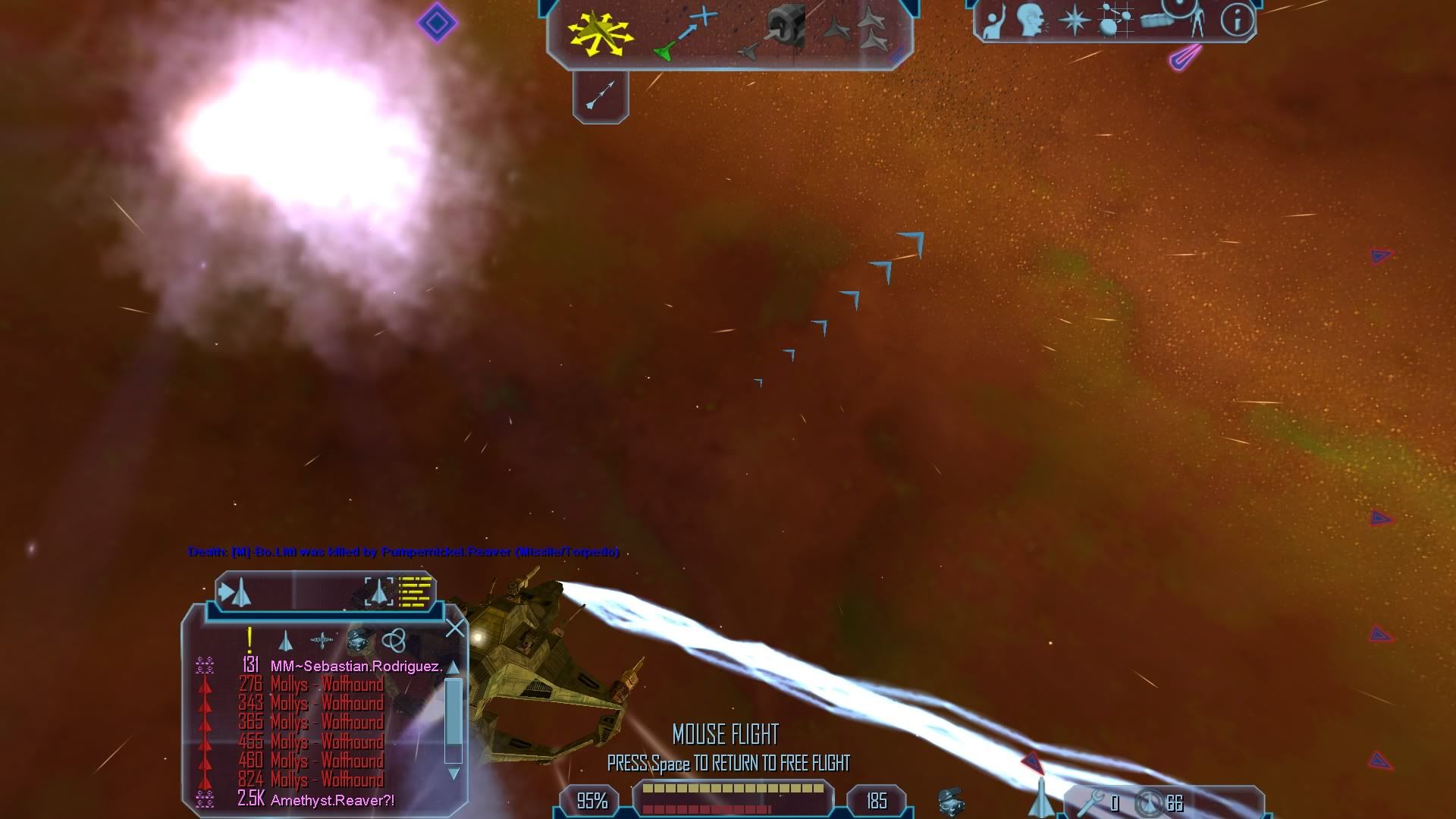The image size is (1456, 819).
Task: Toggle the cruise arrow button below maneuvers
Action: pos(601,96)
